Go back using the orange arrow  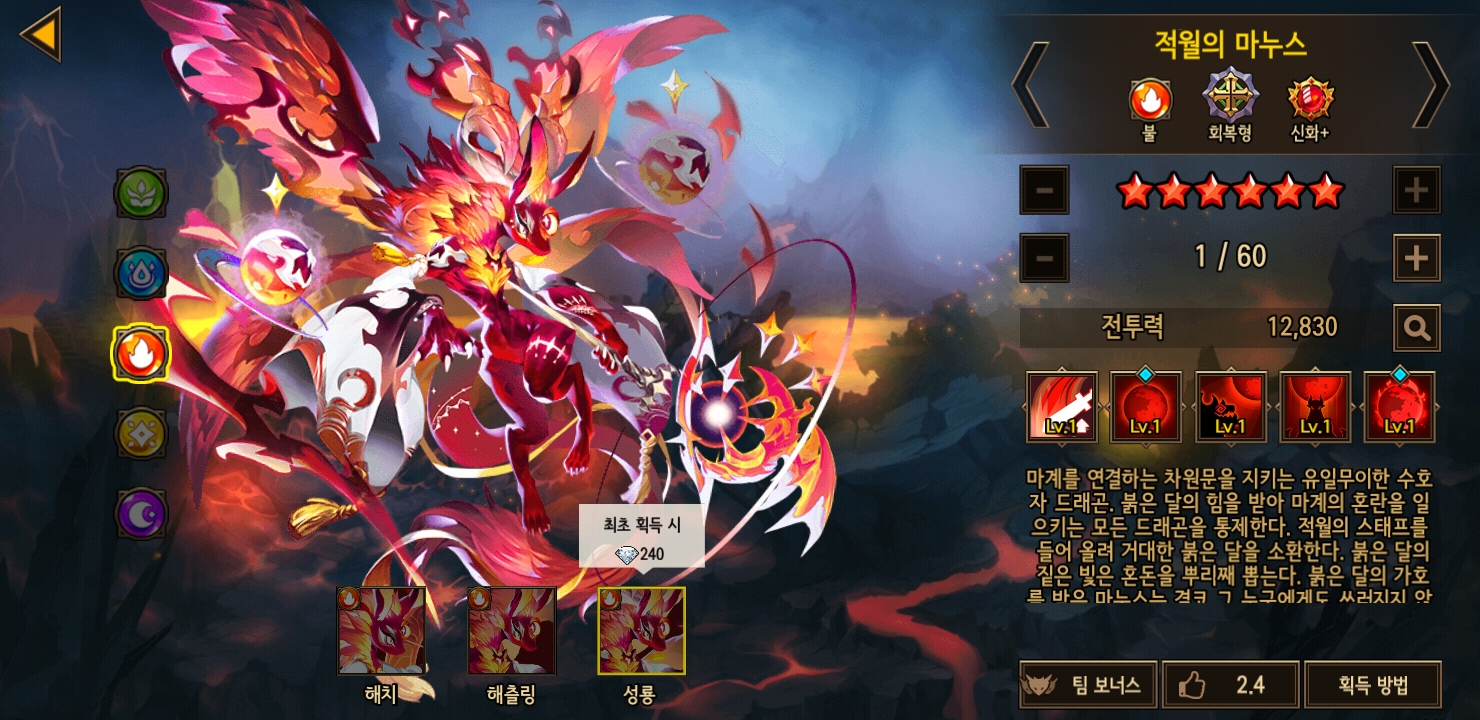click(41, 34)
